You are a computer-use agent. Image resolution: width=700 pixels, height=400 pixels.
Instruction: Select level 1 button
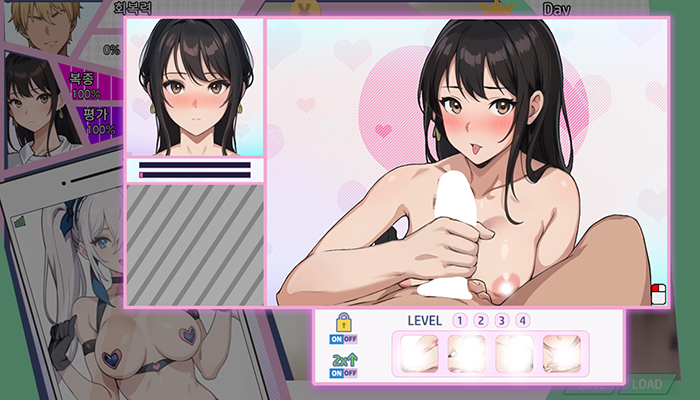(460, 321)
